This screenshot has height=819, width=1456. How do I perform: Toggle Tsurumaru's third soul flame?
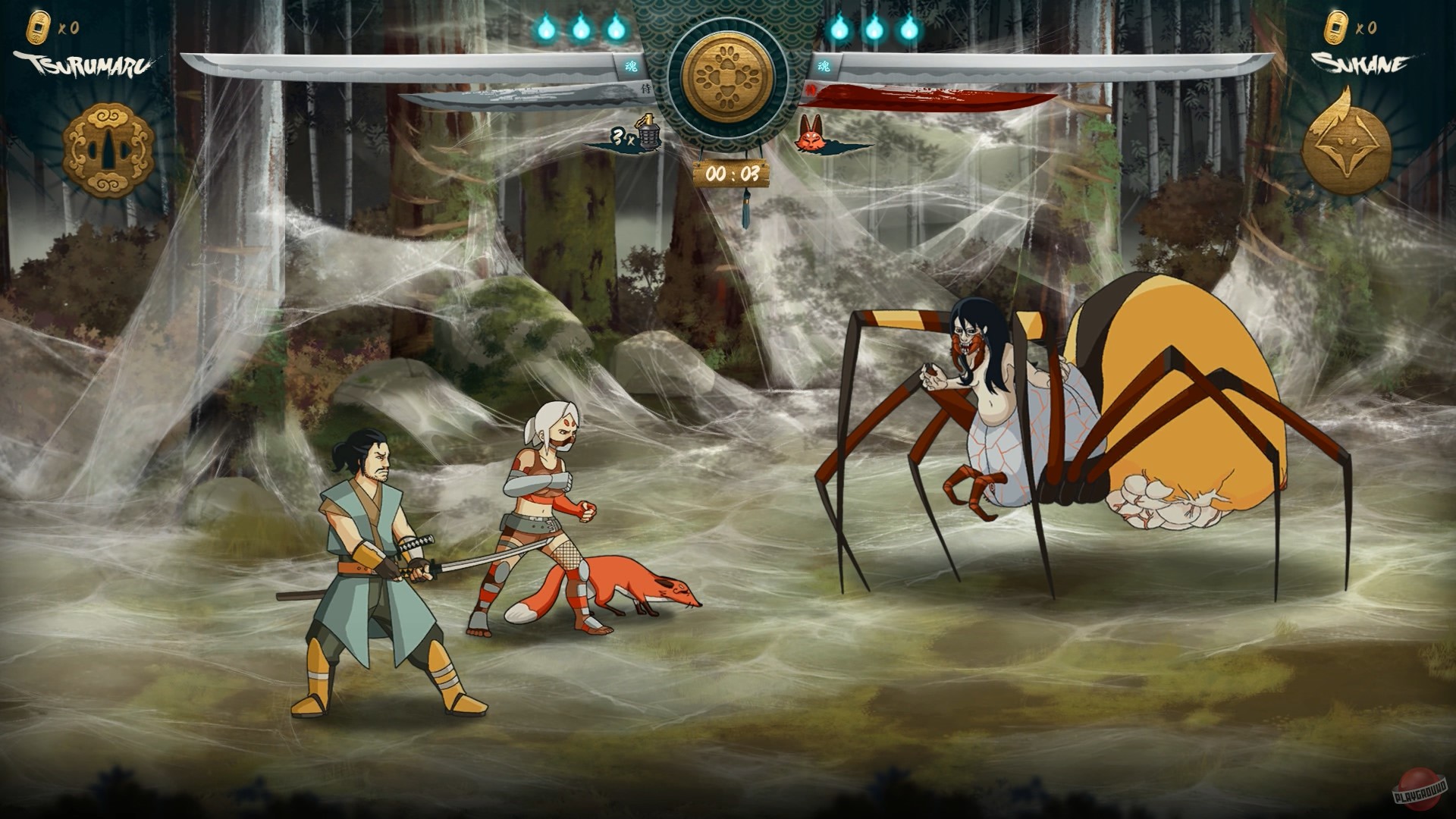click(x=616, y=27)
